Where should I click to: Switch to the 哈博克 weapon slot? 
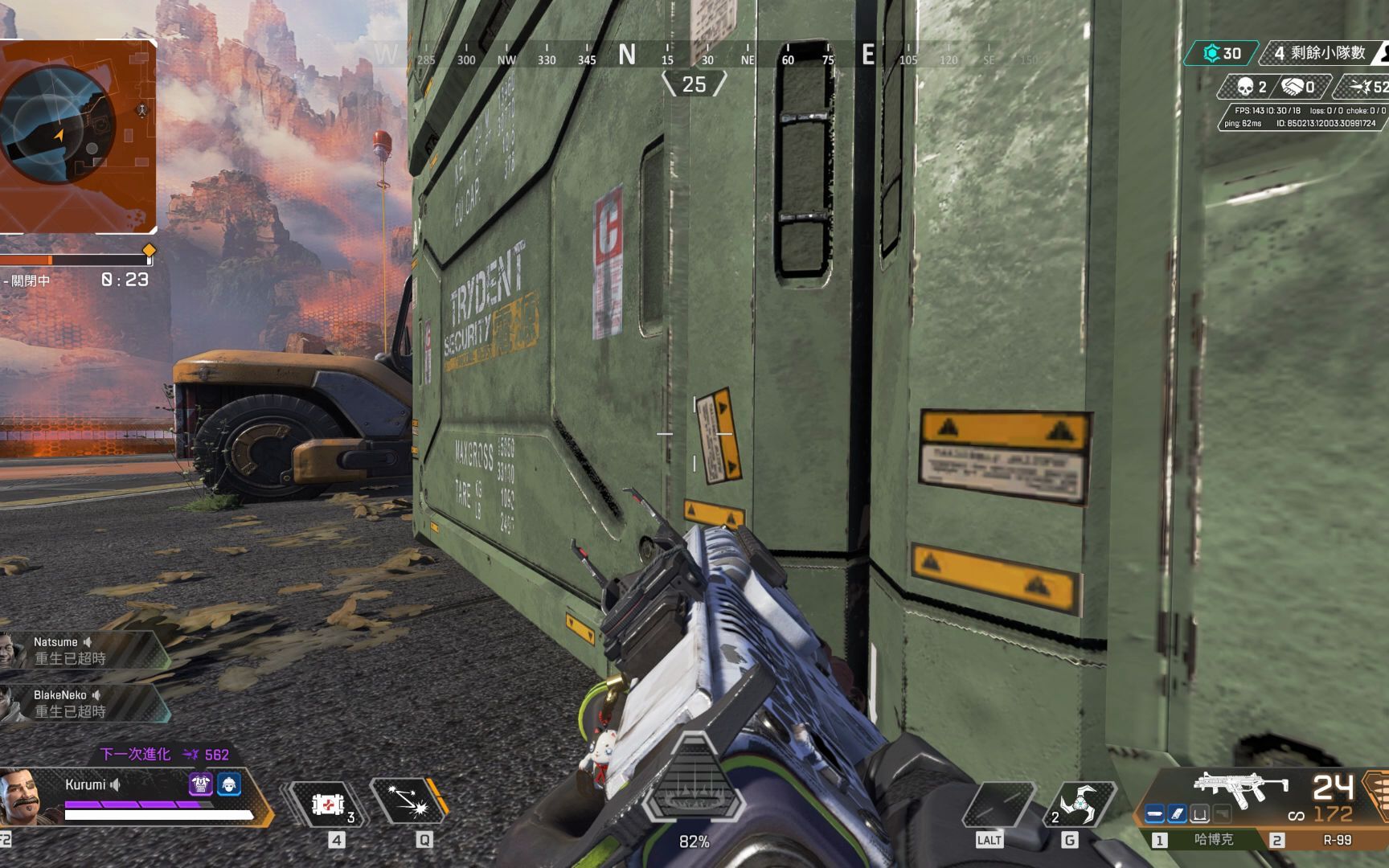[x=1204, y=840]
